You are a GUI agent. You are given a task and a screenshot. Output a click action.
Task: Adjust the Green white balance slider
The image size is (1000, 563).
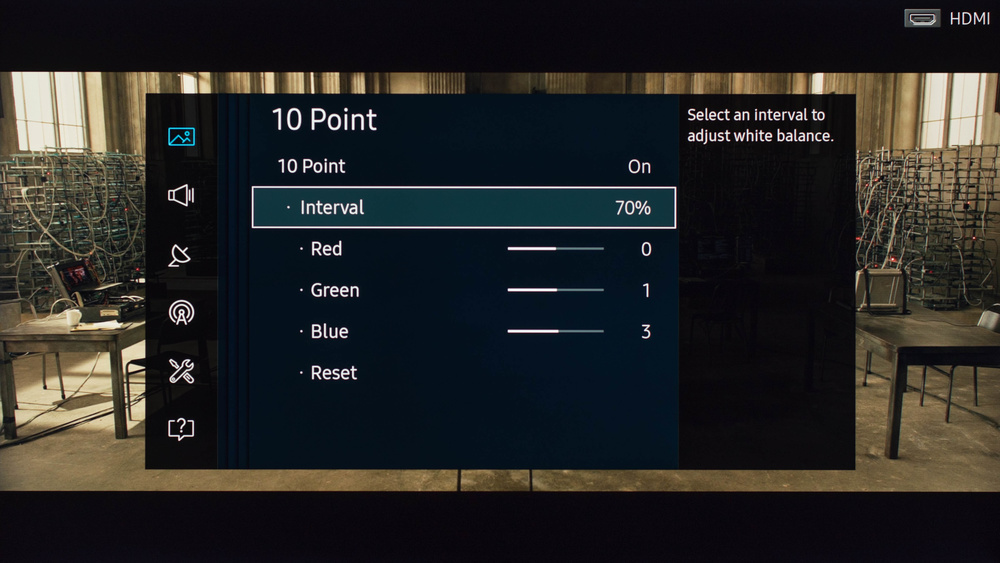[555, 290]
